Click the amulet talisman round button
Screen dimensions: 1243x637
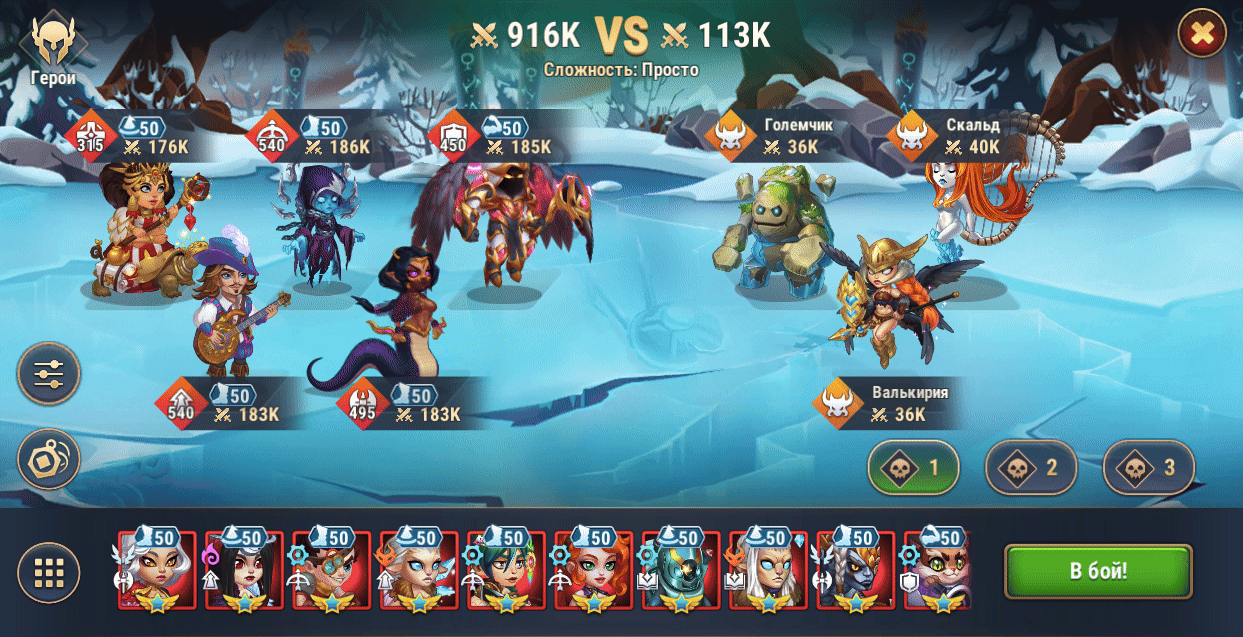point(48,459)
